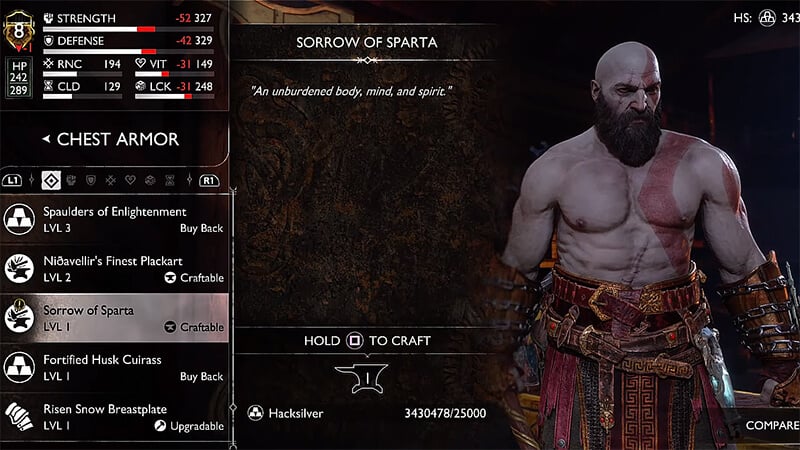This screenshot has width=800, height=450.
Task: Switch to the heart vitality stat tab
Action: (129, 181)
